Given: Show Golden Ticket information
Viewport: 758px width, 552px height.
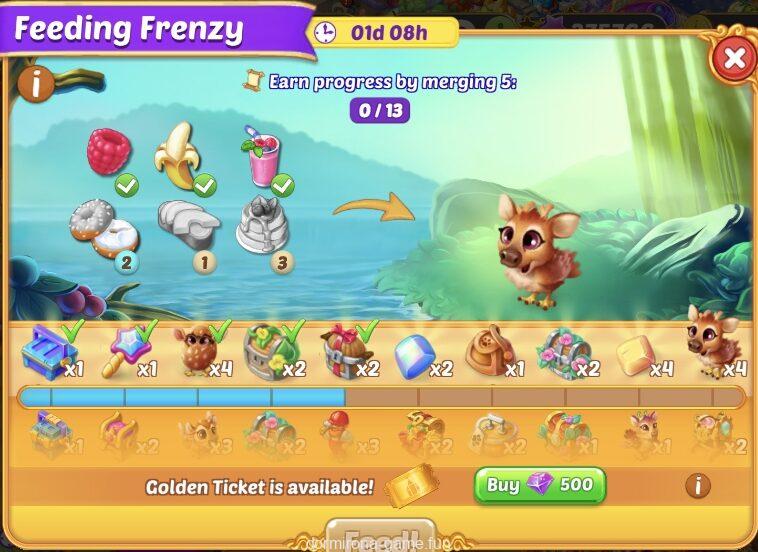Looking at the screenshot, I should tap(697, 486).
